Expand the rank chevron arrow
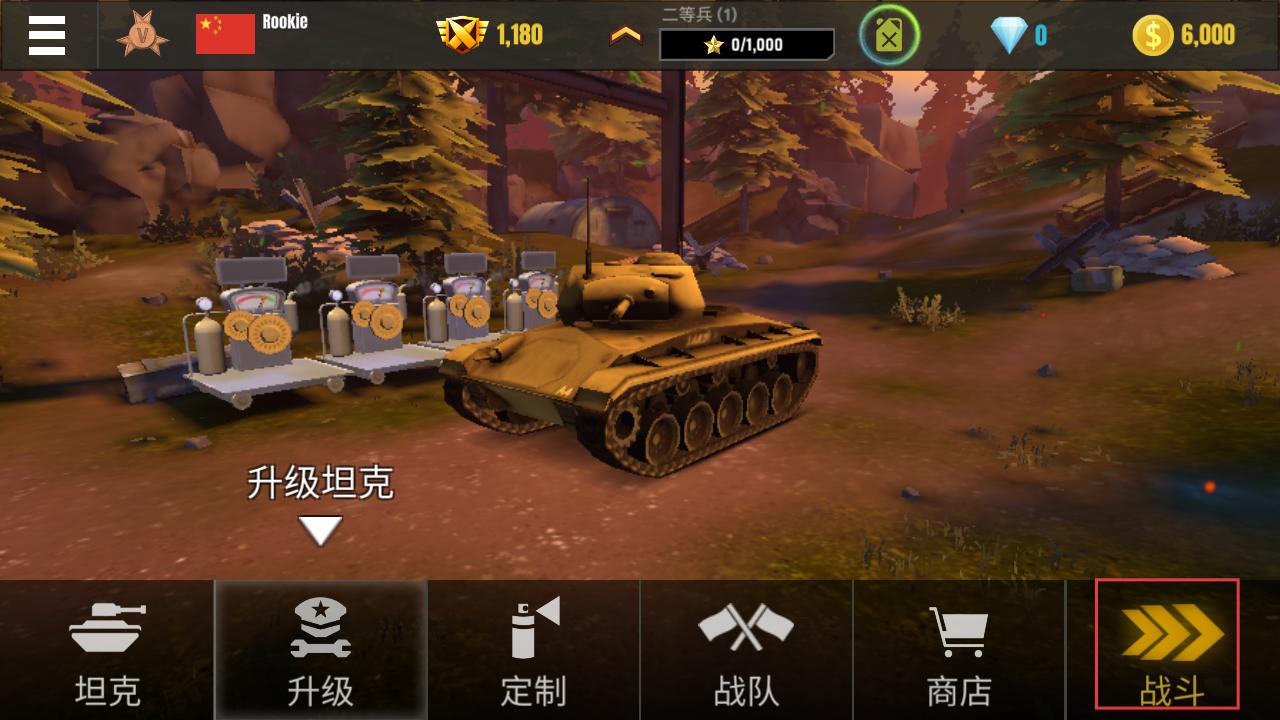The image size is (1280, 720). pos(626,35)
